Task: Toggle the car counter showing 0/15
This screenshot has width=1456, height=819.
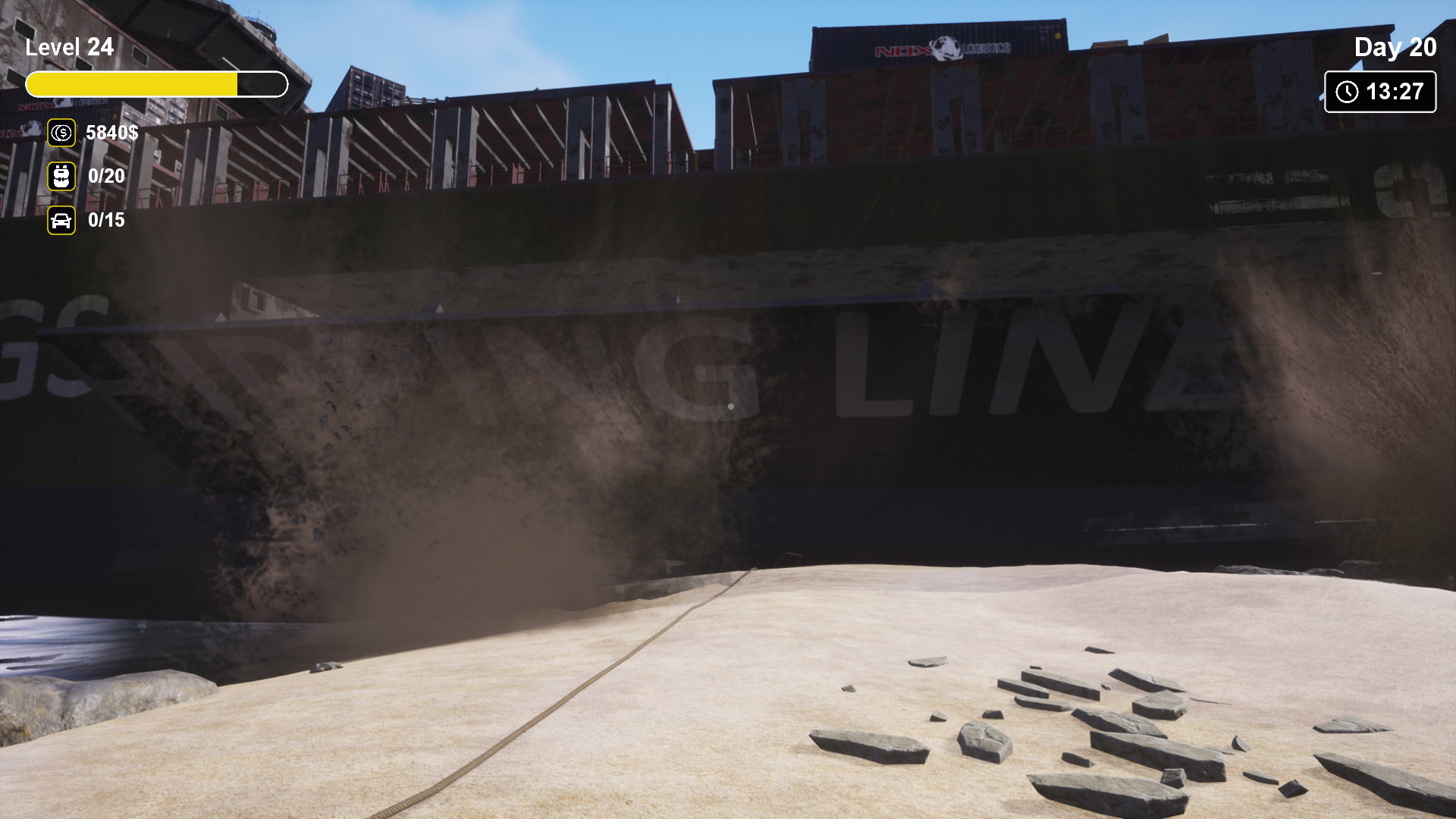Action: 105,221
